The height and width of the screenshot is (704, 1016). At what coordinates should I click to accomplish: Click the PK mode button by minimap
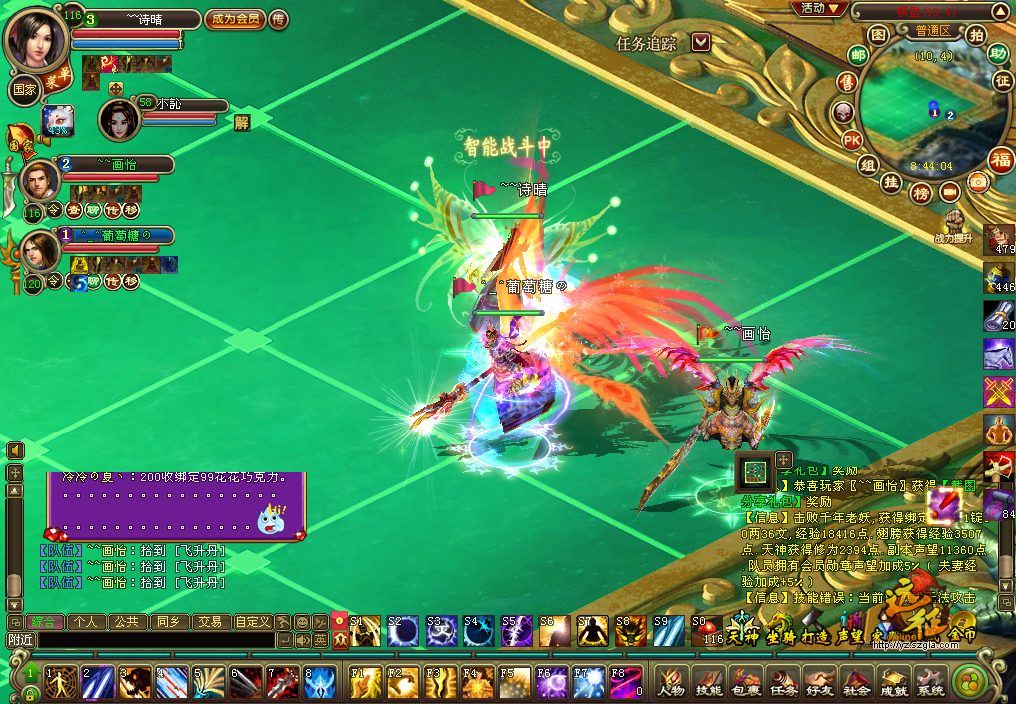pyautogui.click(x=852, y=138)
